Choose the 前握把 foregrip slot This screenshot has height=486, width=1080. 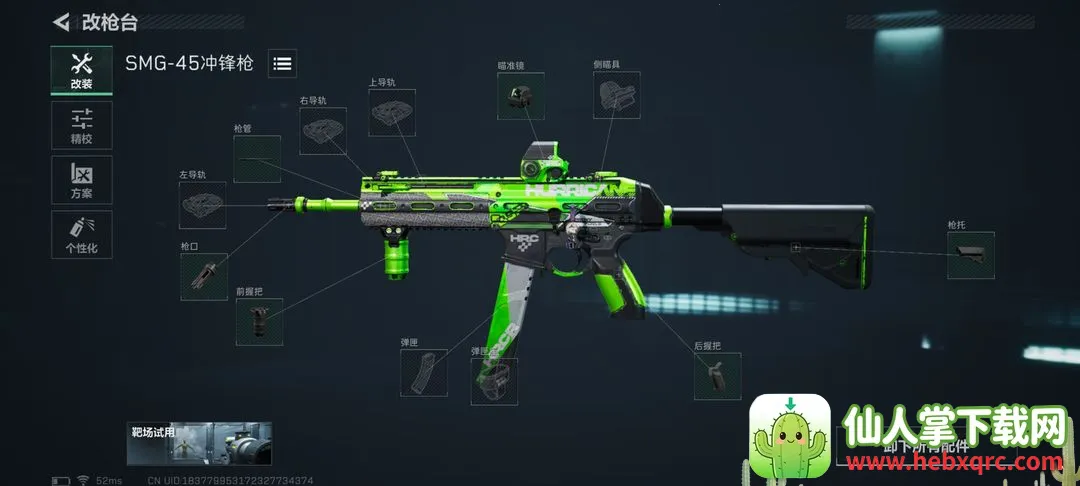pos(259,322)
